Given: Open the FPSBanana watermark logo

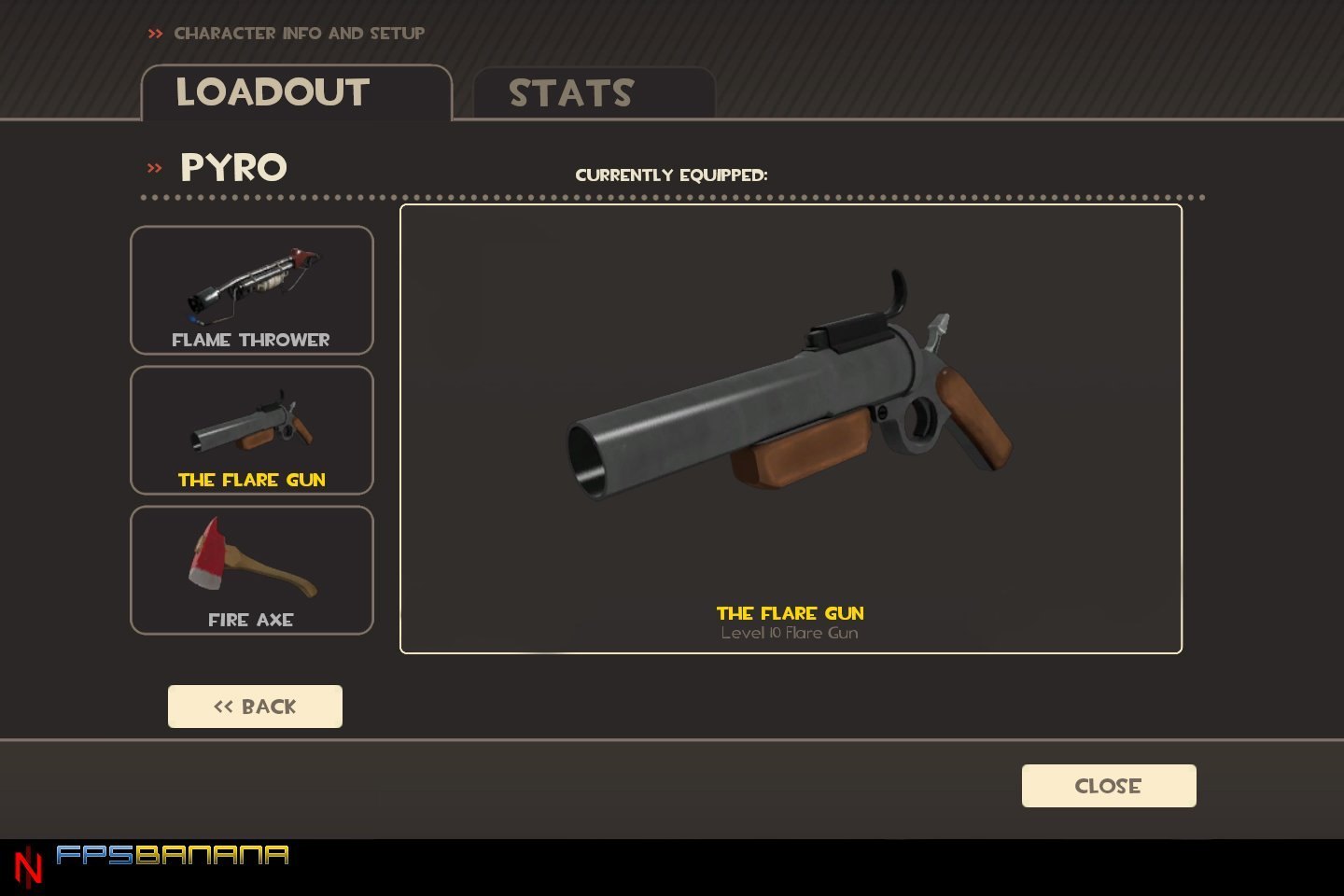Looking at the screenshot, I should point(172,855).
